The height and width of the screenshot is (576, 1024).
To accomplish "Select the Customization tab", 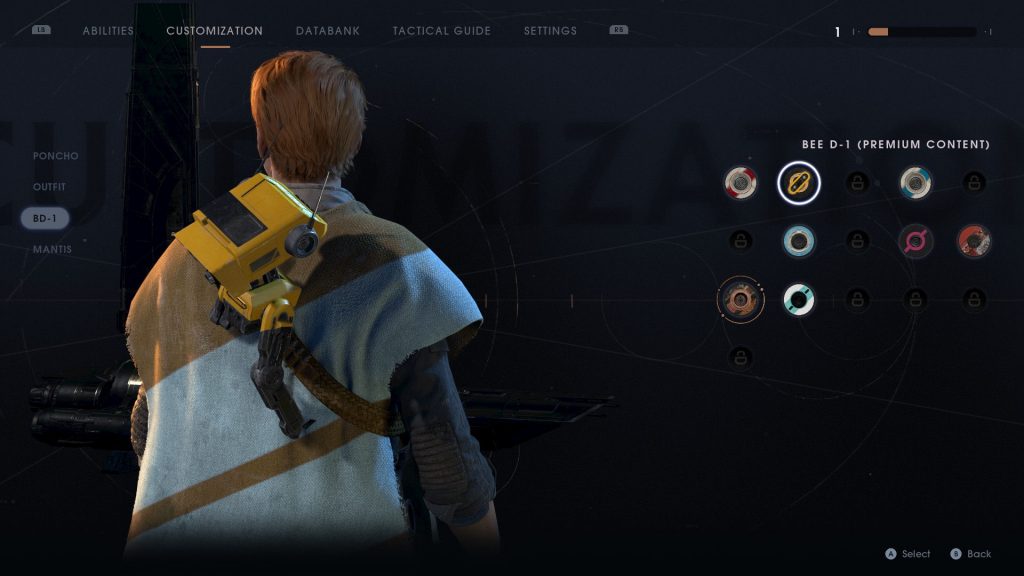I will click(214, 31).
